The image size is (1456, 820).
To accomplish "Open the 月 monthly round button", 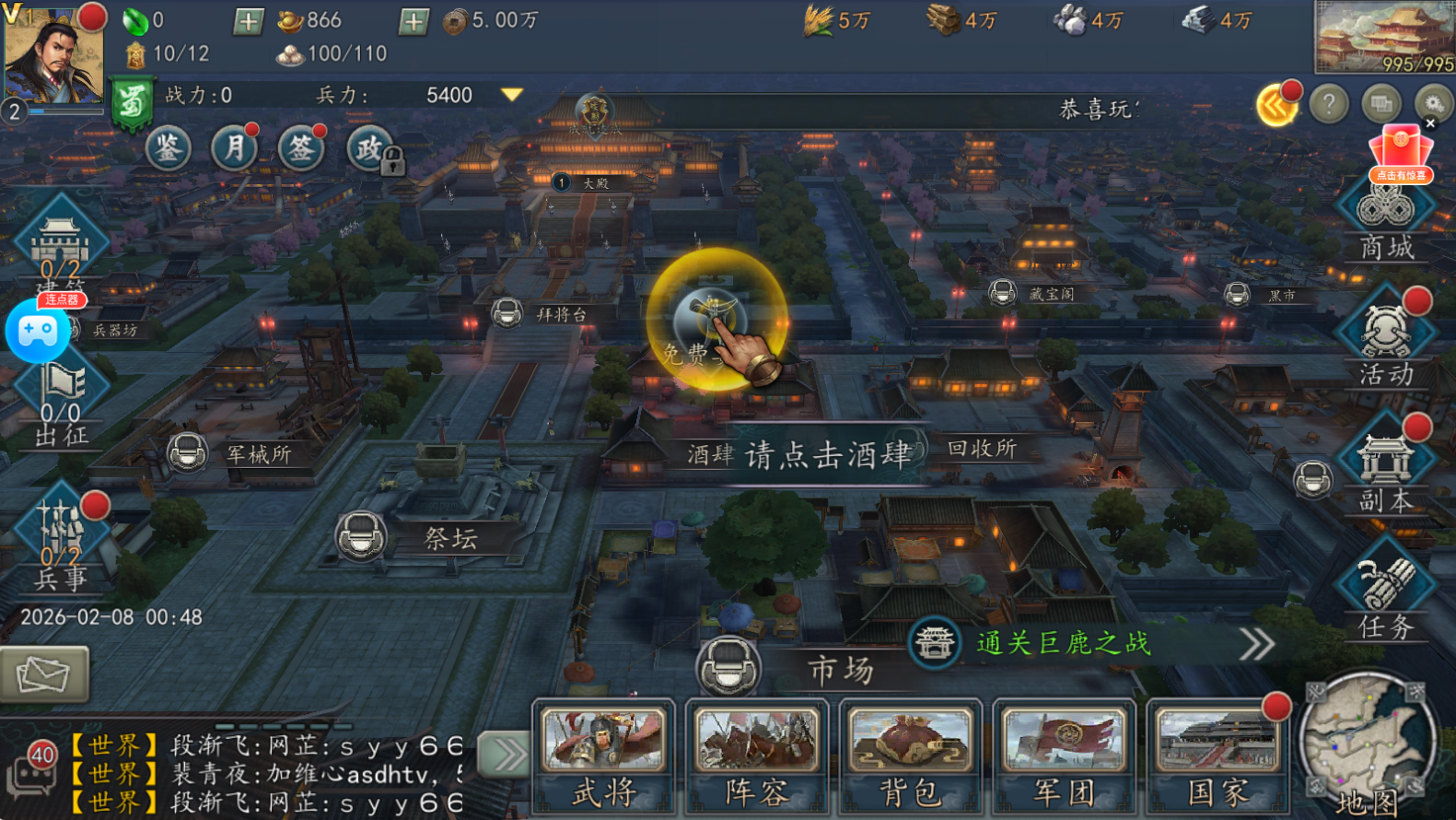I will (234, 148).
